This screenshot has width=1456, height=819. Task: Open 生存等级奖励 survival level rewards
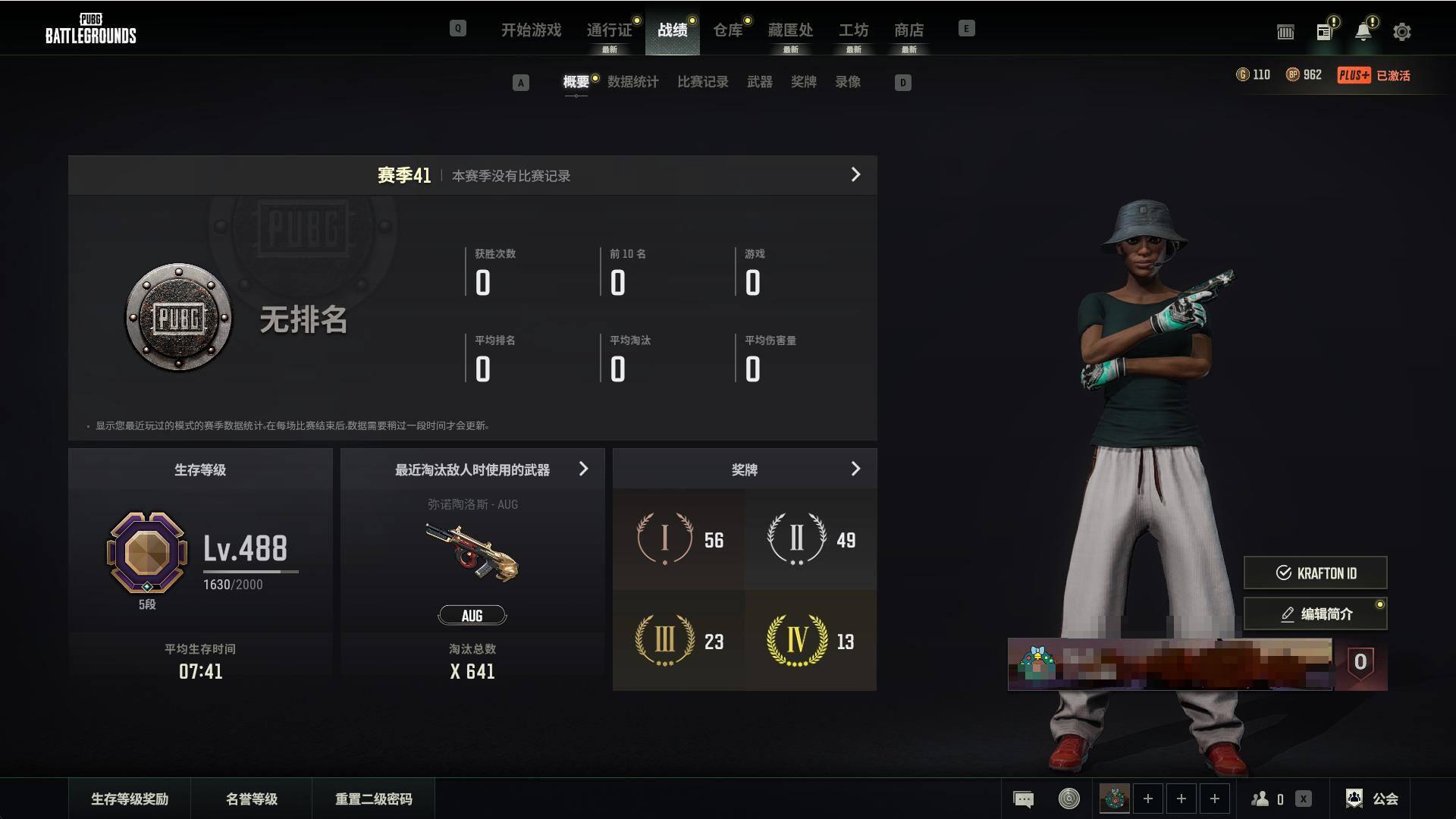[x=130, y=799]
